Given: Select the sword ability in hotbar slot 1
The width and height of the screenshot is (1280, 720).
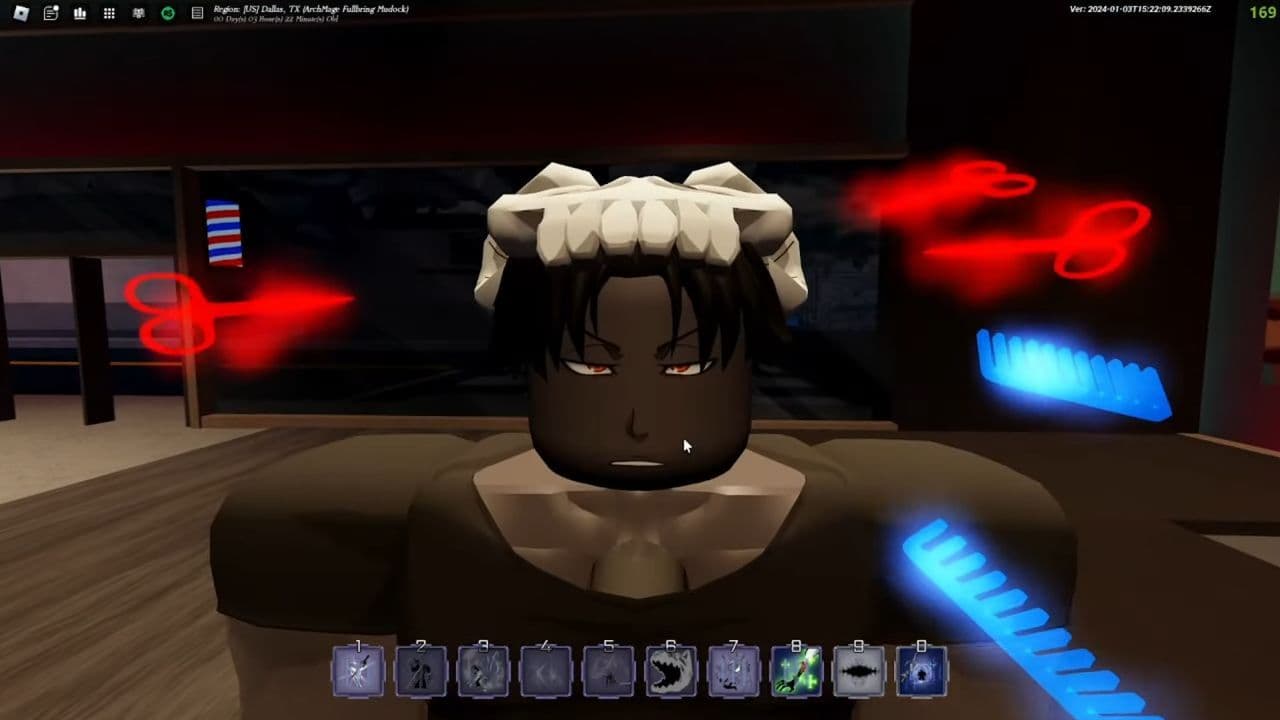Looking at the screenshot, I should [357, 670].
